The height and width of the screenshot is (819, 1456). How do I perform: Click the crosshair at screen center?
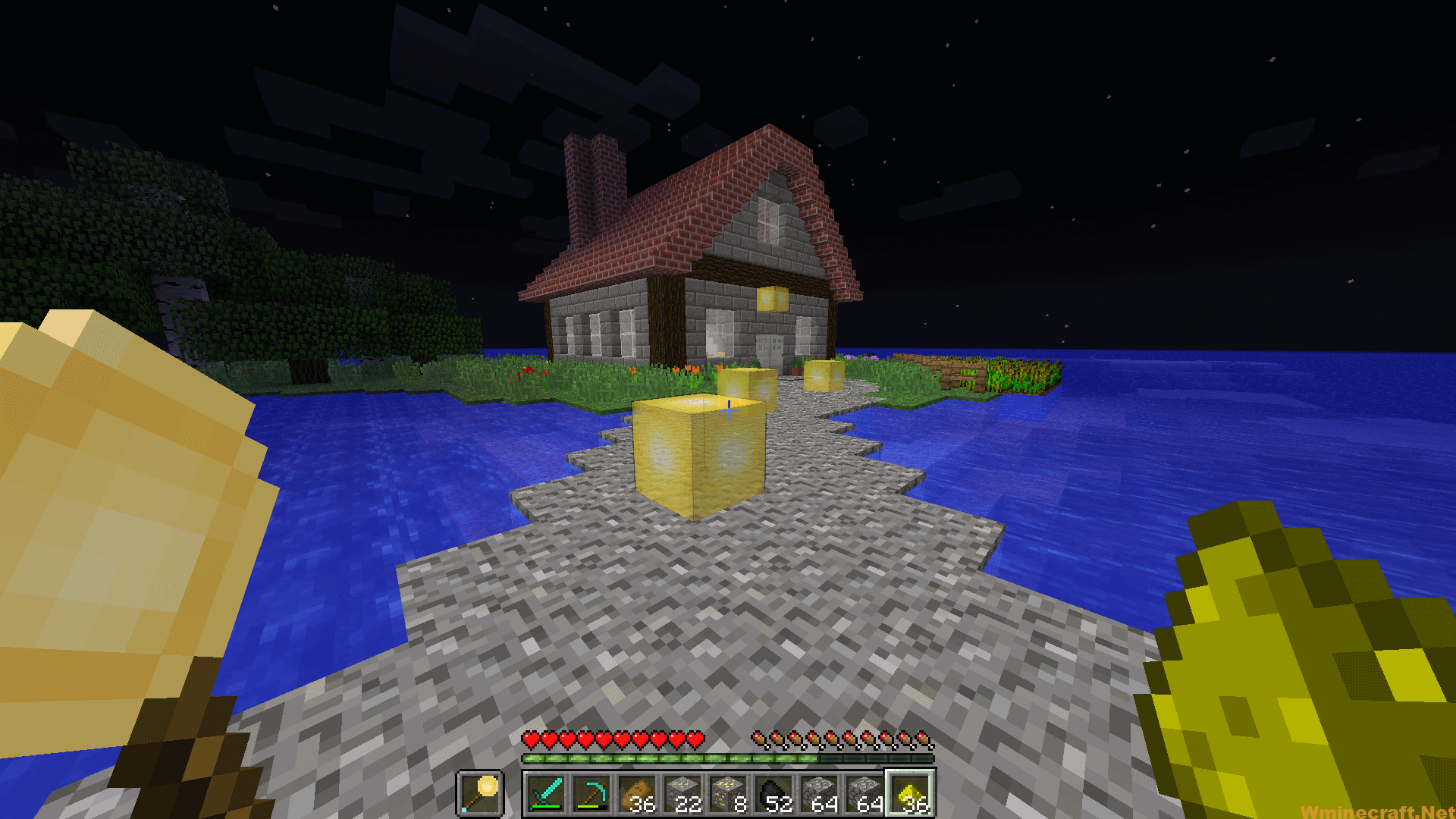728,409
